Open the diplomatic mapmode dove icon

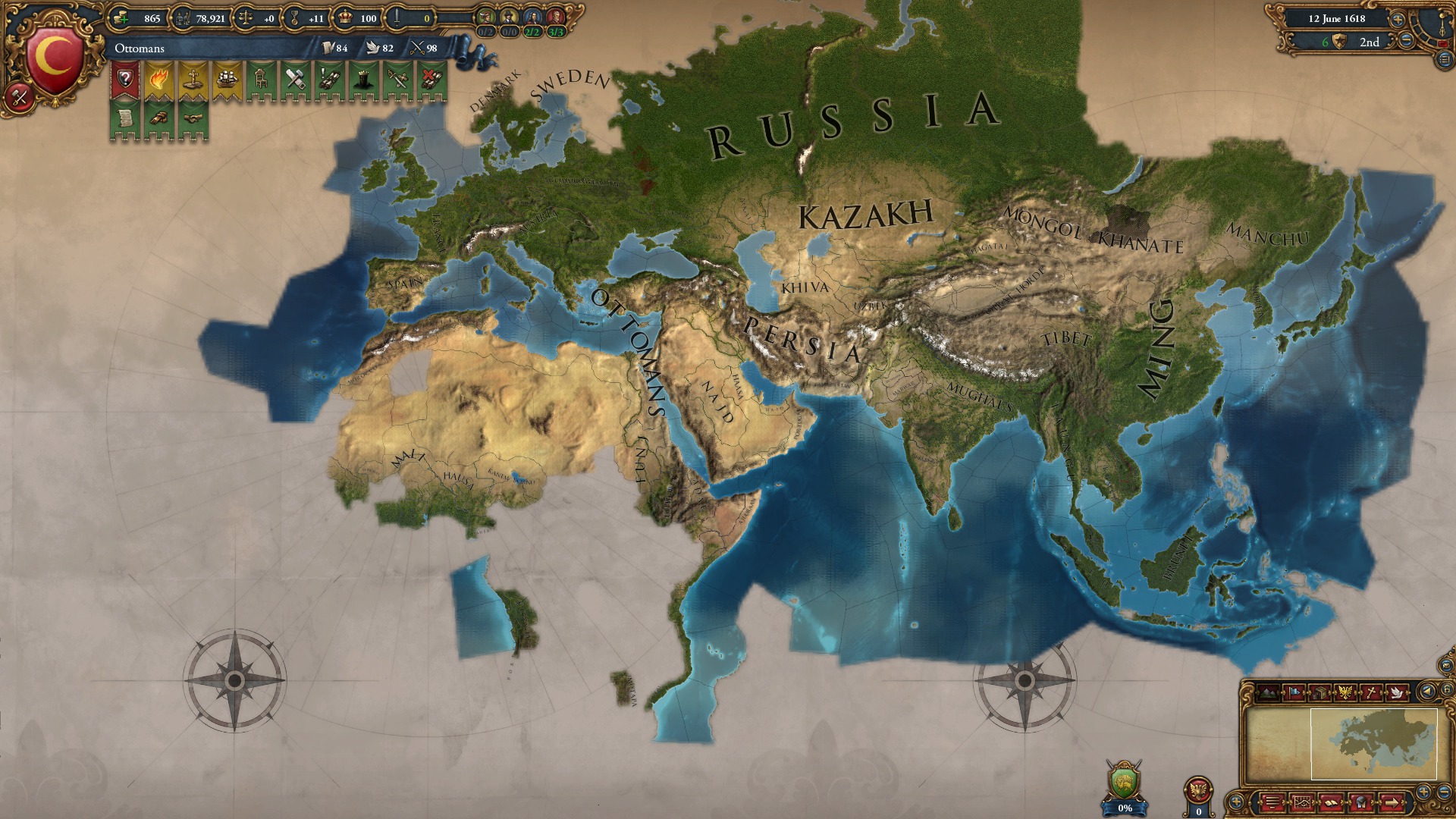click(1396, 692)
